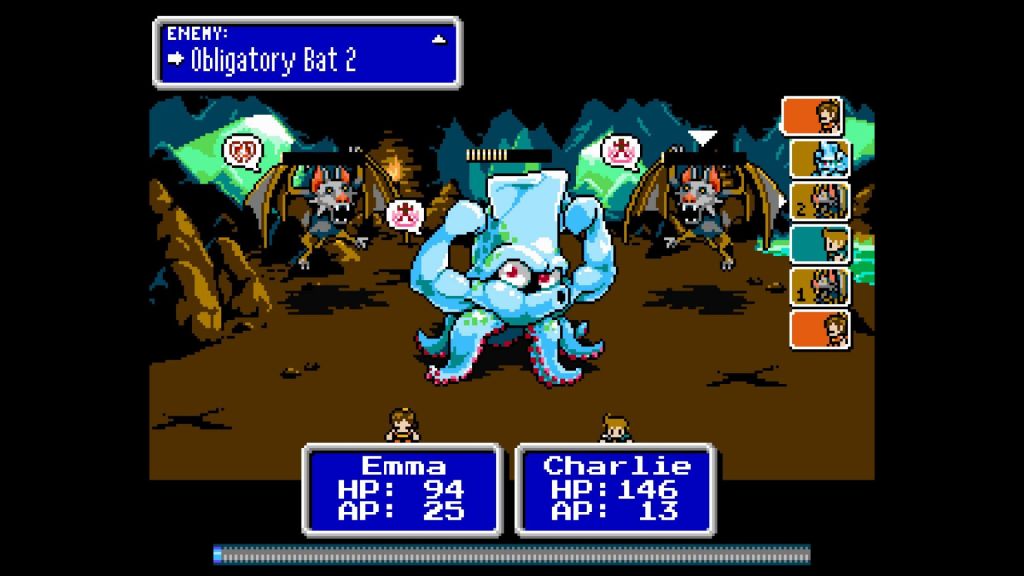This screenshot has height=576, width=1024.
Task: Choose Charlie's party status panel
Action: (x=614, y=488)
